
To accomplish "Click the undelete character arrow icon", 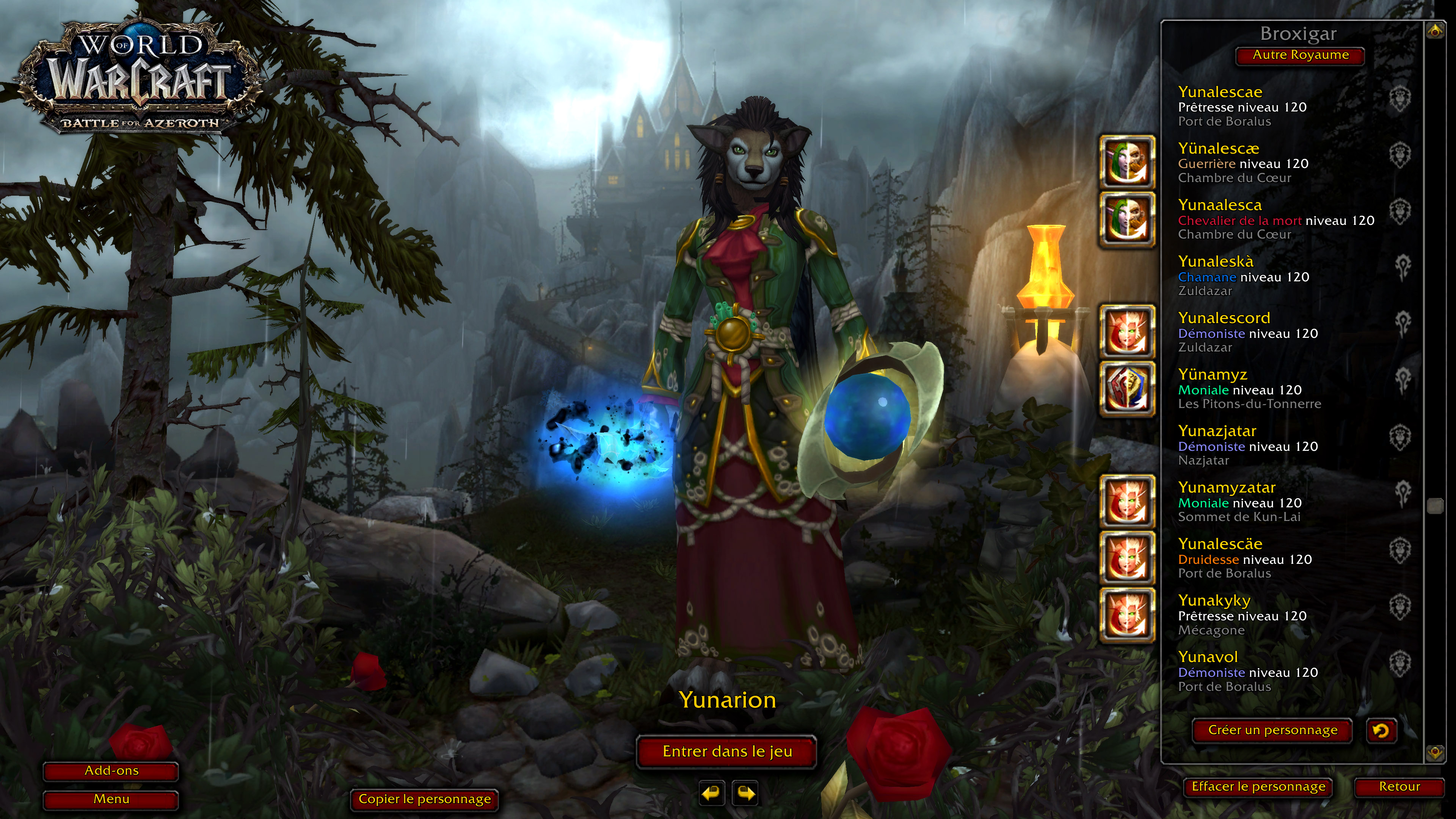I will pyautogui.click(x=1381, y=731).
